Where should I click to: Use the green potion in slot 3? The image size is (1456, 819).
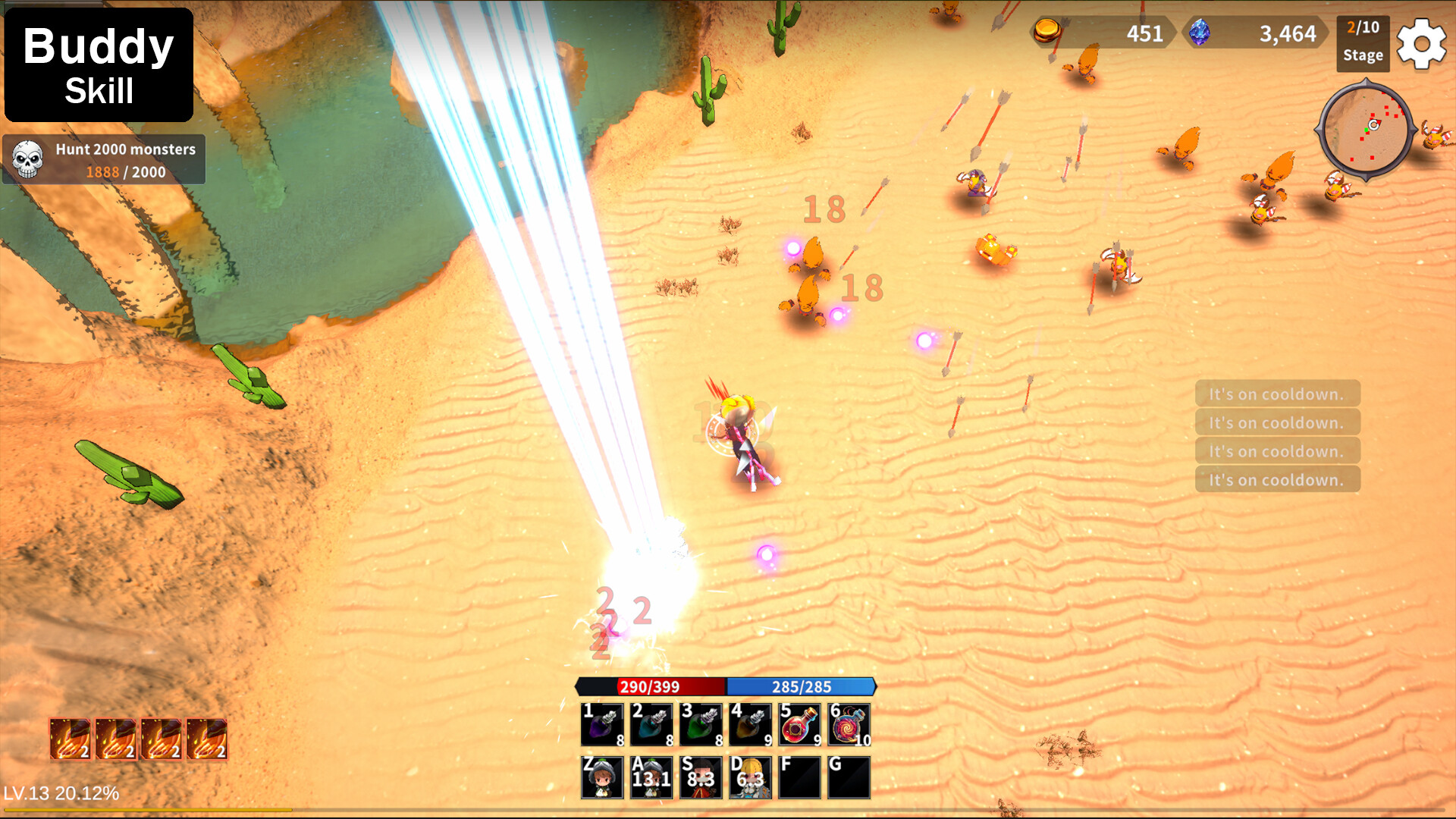pyautogui.click(x=701, y=724)
